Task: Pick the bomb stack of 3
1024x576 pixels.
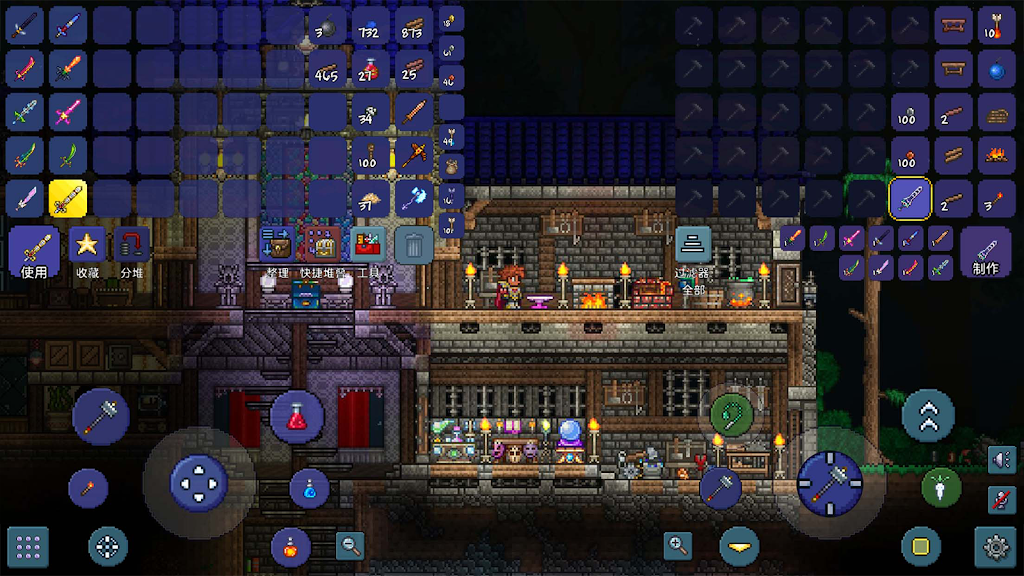Action: 327,26
